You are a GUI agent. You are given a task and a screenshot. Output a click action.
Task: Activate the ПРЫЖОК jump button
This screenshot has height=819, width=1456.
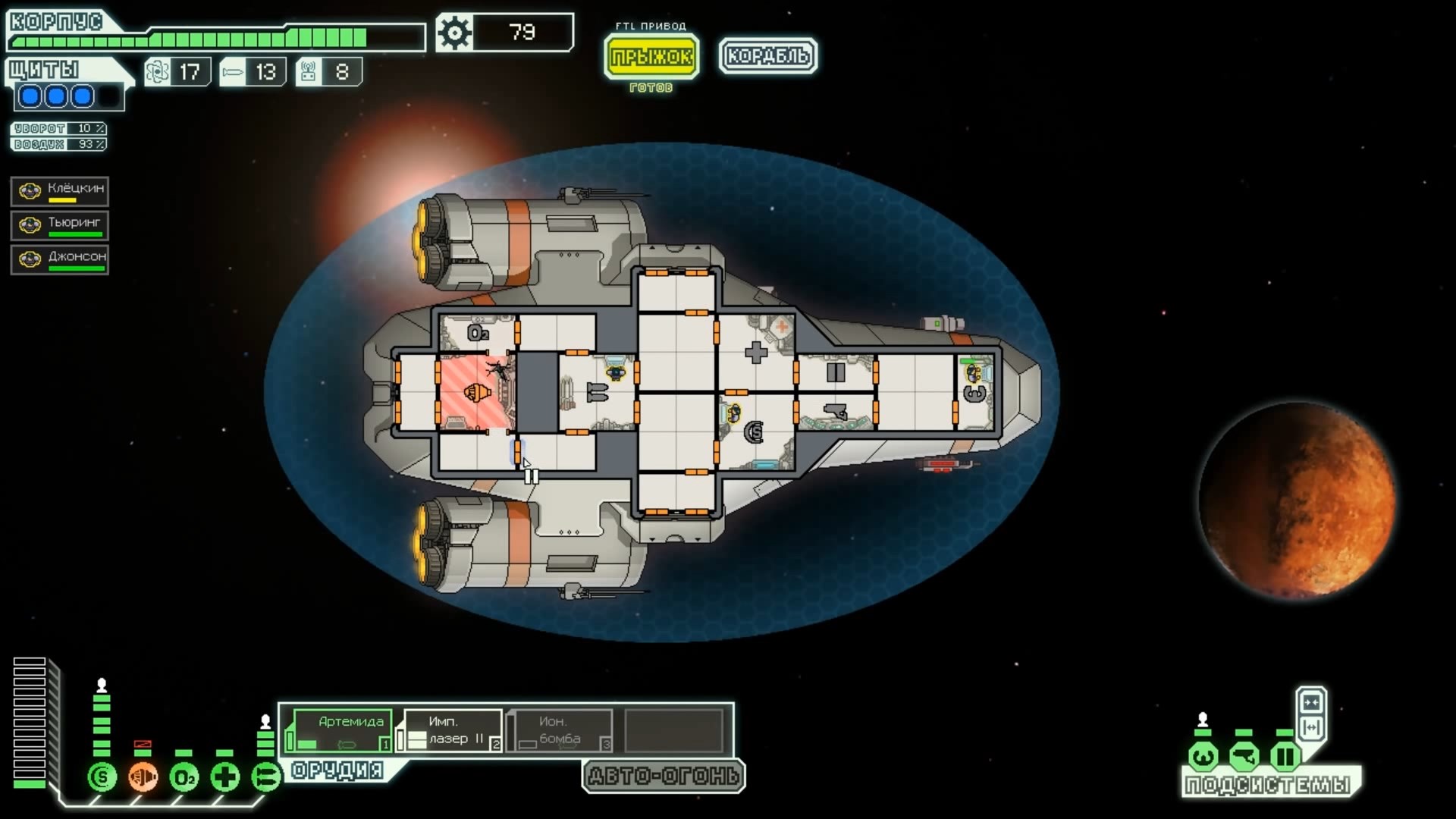(x=651, y=56)
